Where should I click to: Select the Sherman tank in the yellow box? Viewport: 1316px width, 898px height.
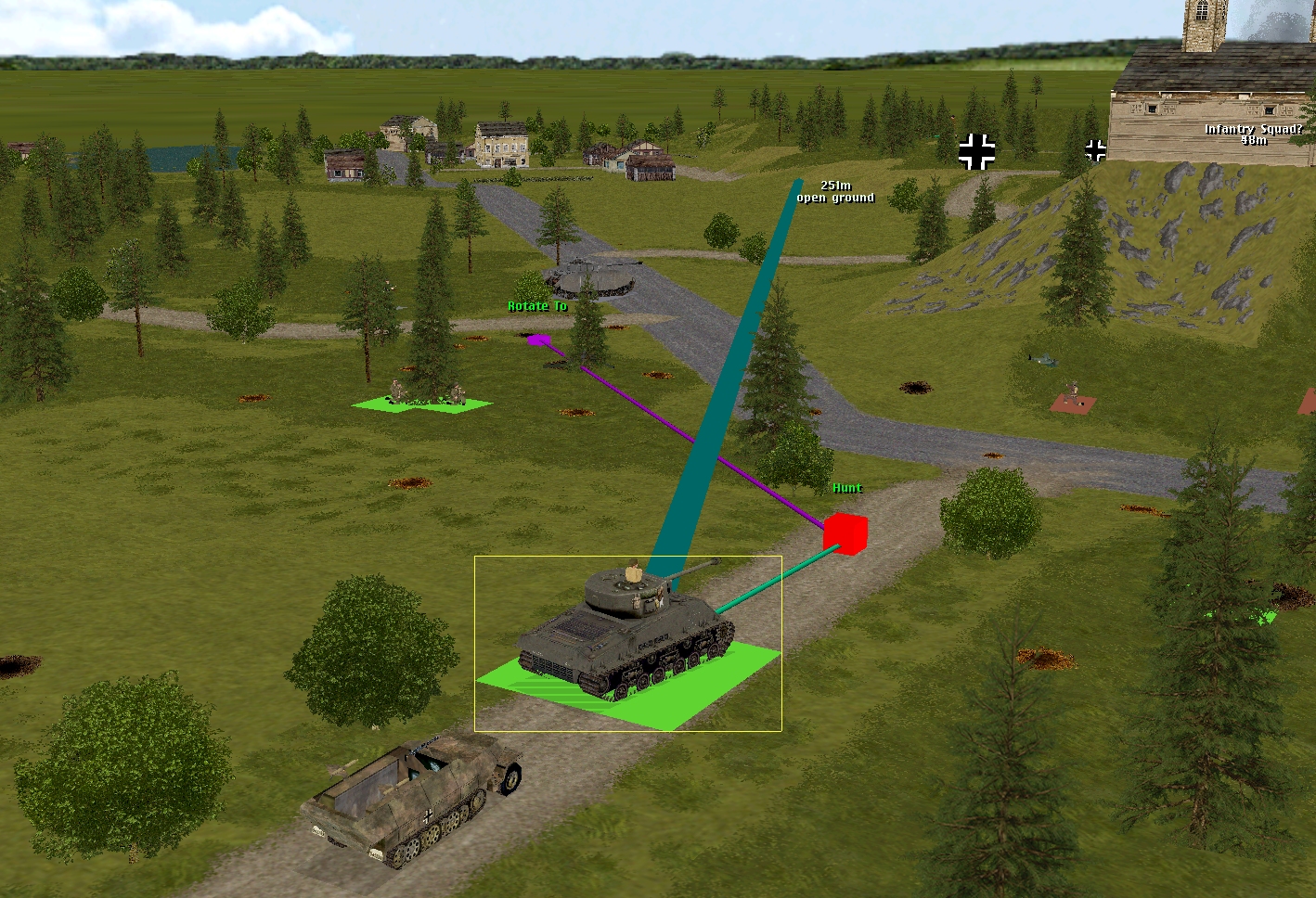click(x=624, y=634)
